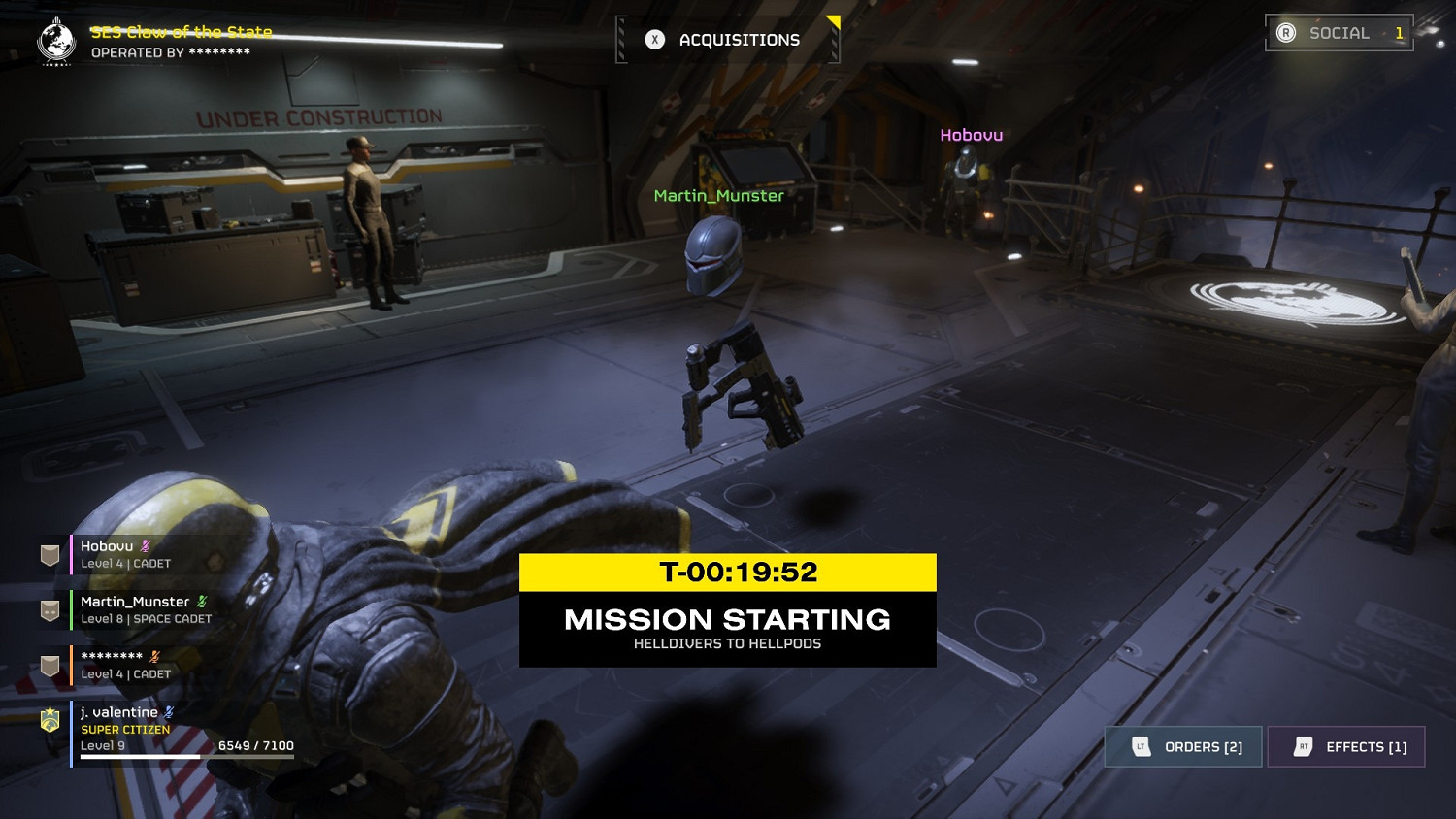Open the Effects panel
The height and width of the screenshot is (819, 1456).
click(1346, 747)
